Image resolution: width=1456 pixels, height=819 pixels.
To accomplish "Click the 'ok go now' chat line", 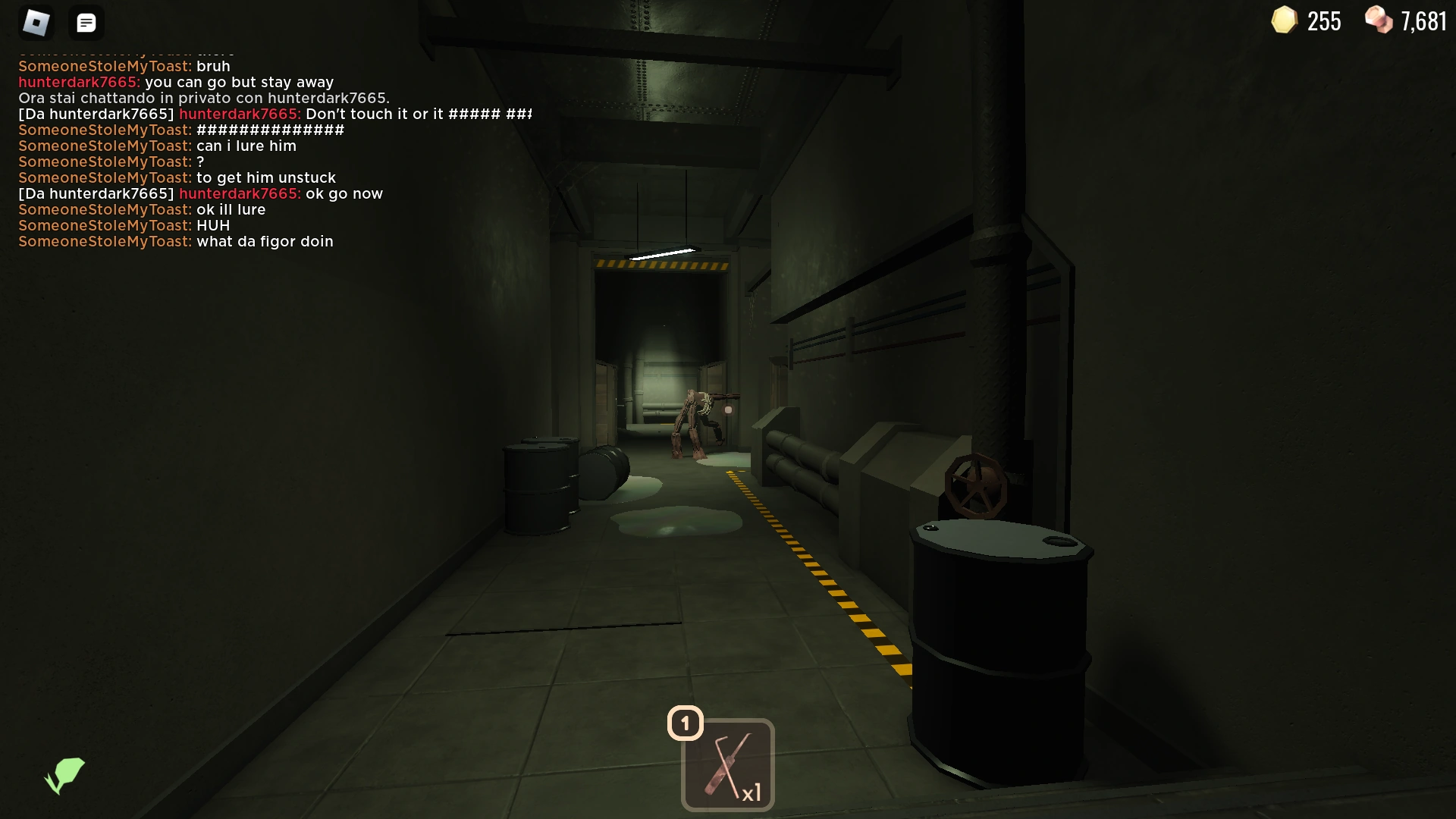I will pos(344,193).
